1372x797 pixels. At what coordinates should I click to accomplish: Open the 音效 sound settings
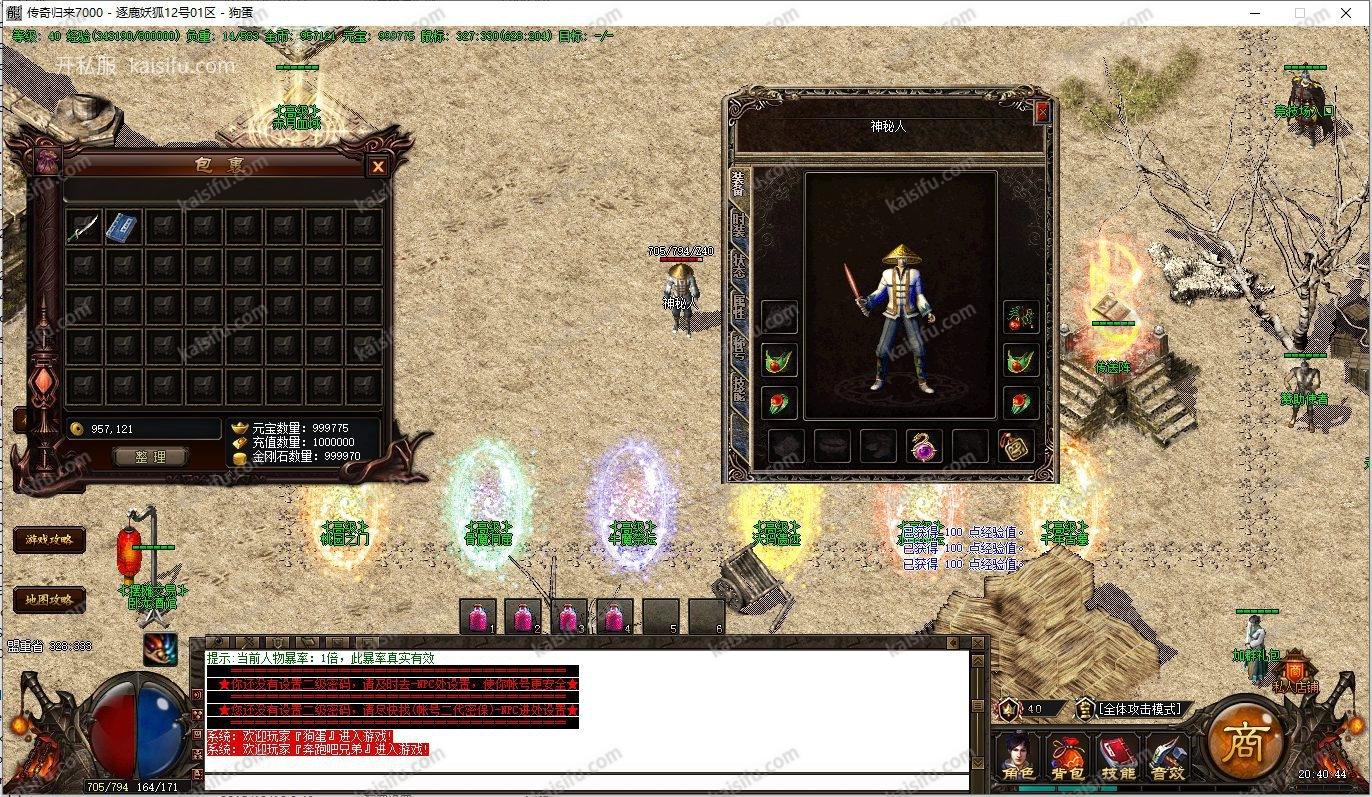tap(1166, 757)
